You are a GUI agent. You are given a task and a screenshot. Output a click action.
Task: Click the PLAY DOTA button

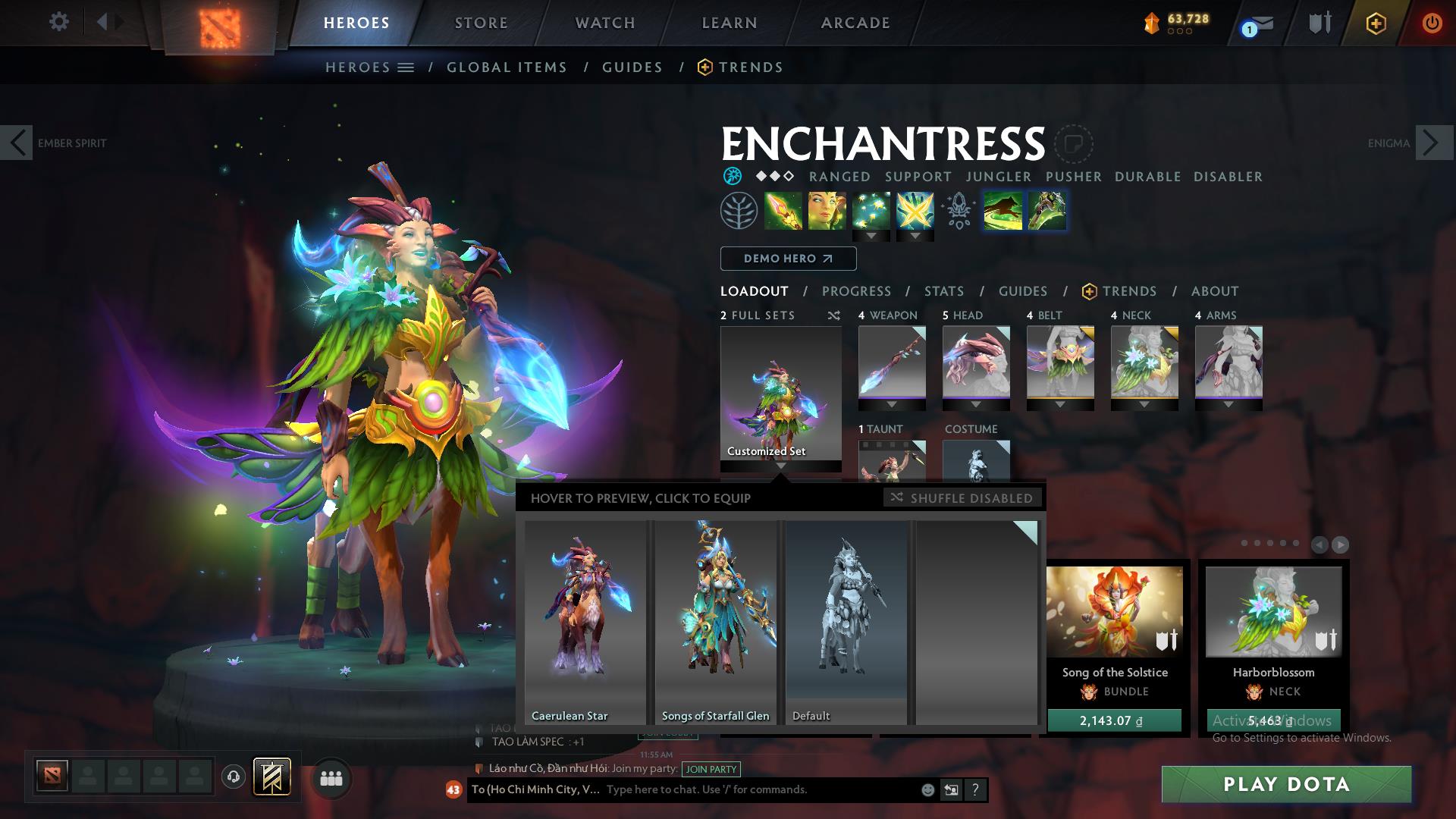[x=1285, y=785]
